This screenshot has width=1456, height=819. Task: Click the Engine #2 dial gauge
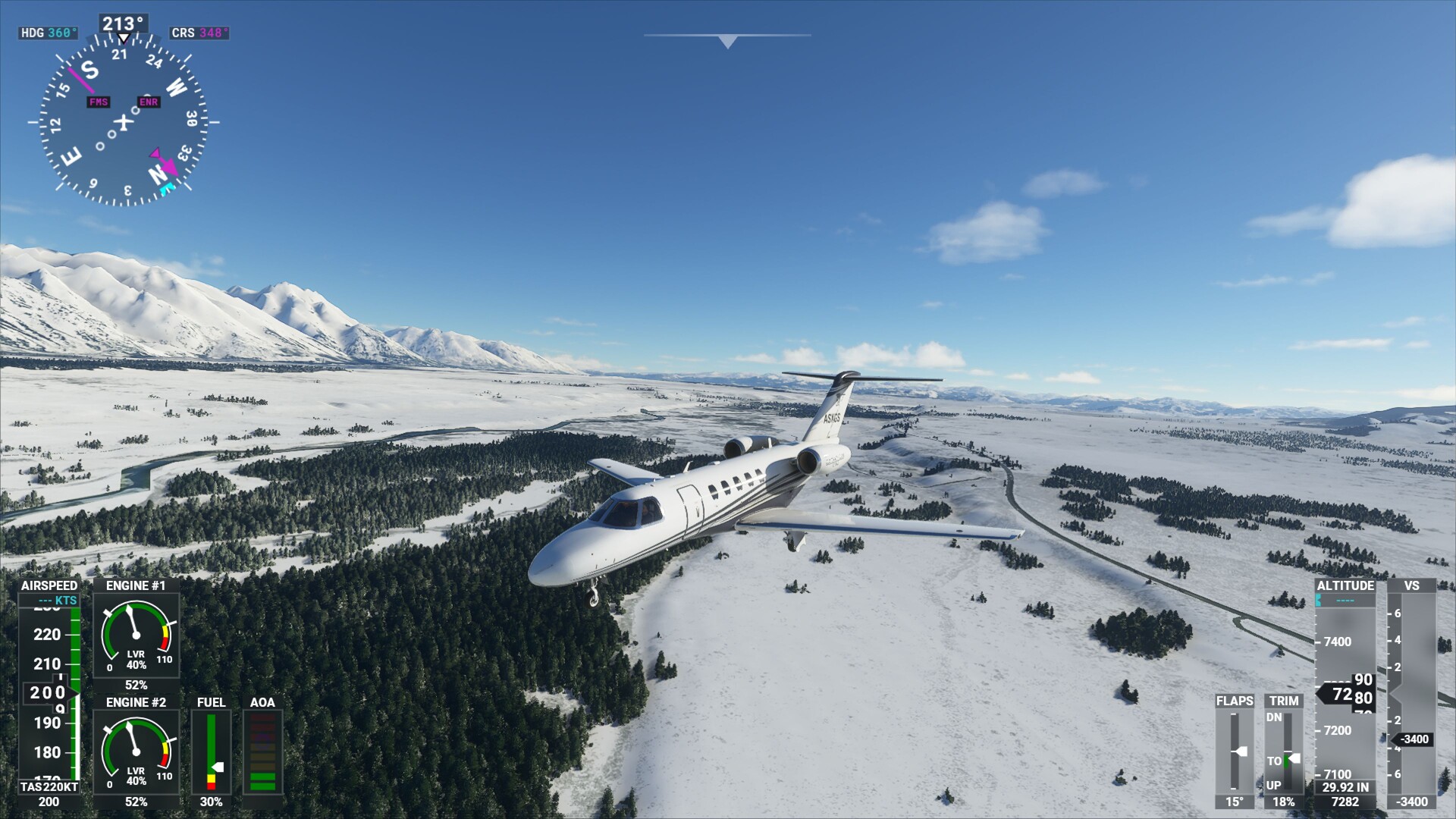pos(136,751)
